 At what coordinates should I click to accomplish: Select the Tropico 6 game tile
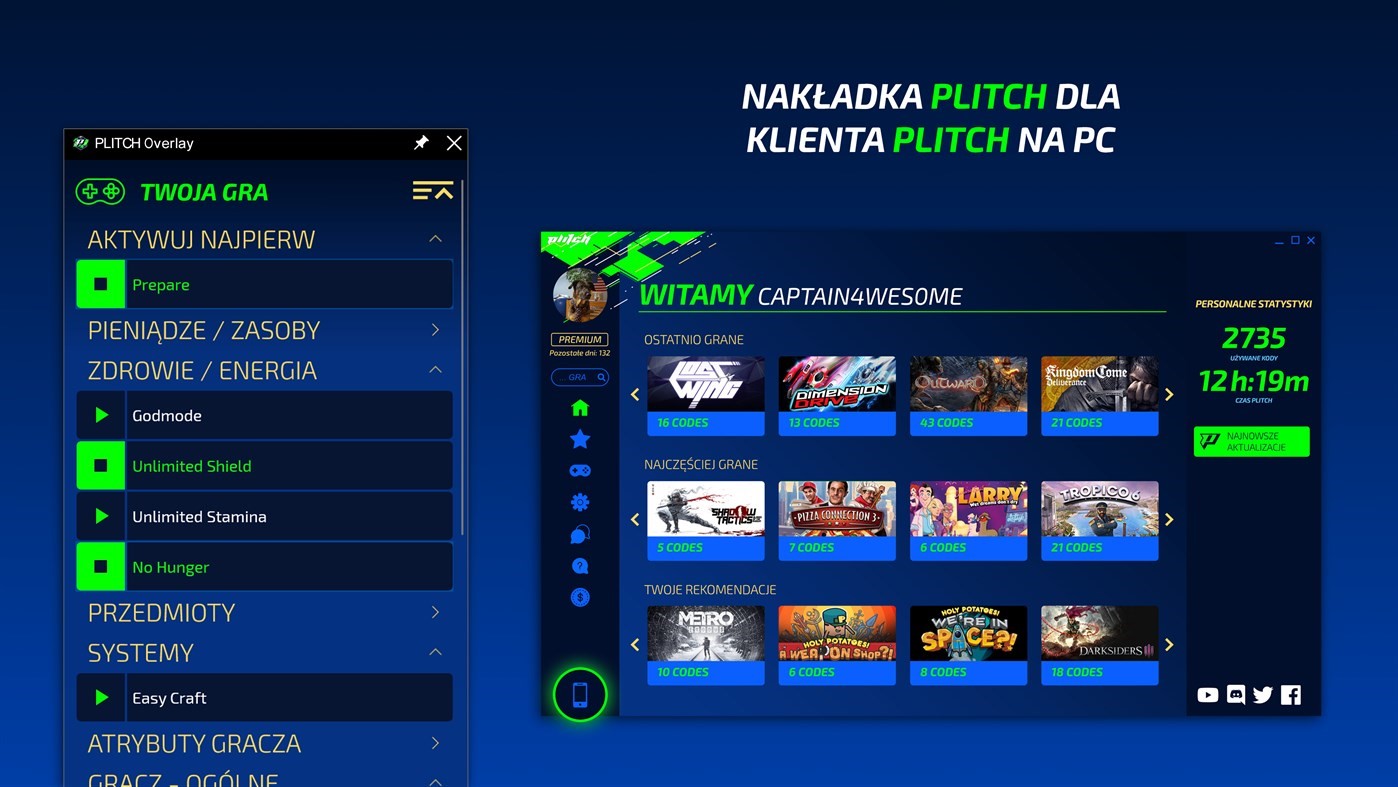pyautogui.click(x=1099, y=519)
